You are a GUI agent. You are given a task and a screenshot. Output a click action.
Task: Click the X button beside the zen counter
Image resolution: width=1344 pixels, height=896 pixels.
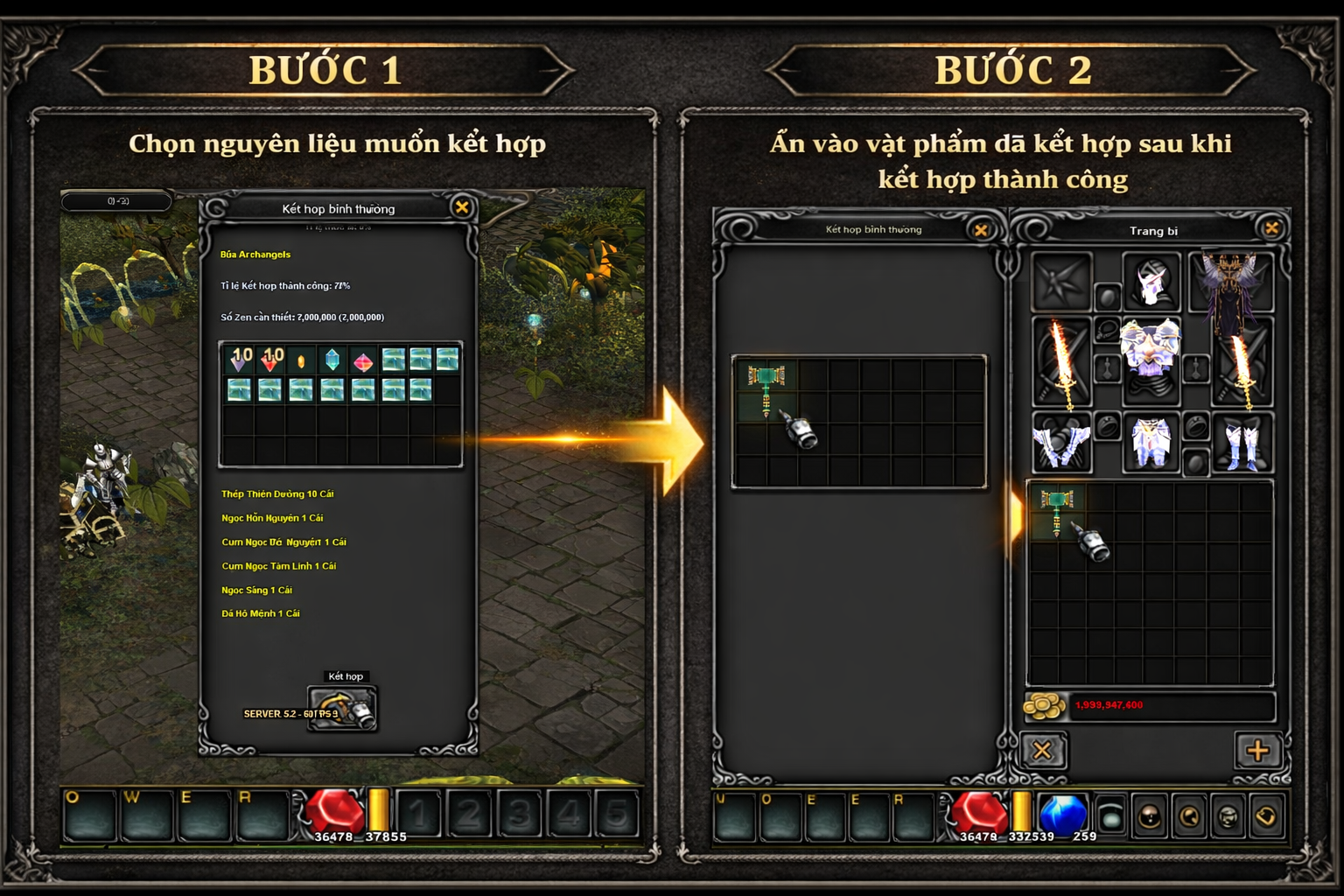pos(1043,750)
